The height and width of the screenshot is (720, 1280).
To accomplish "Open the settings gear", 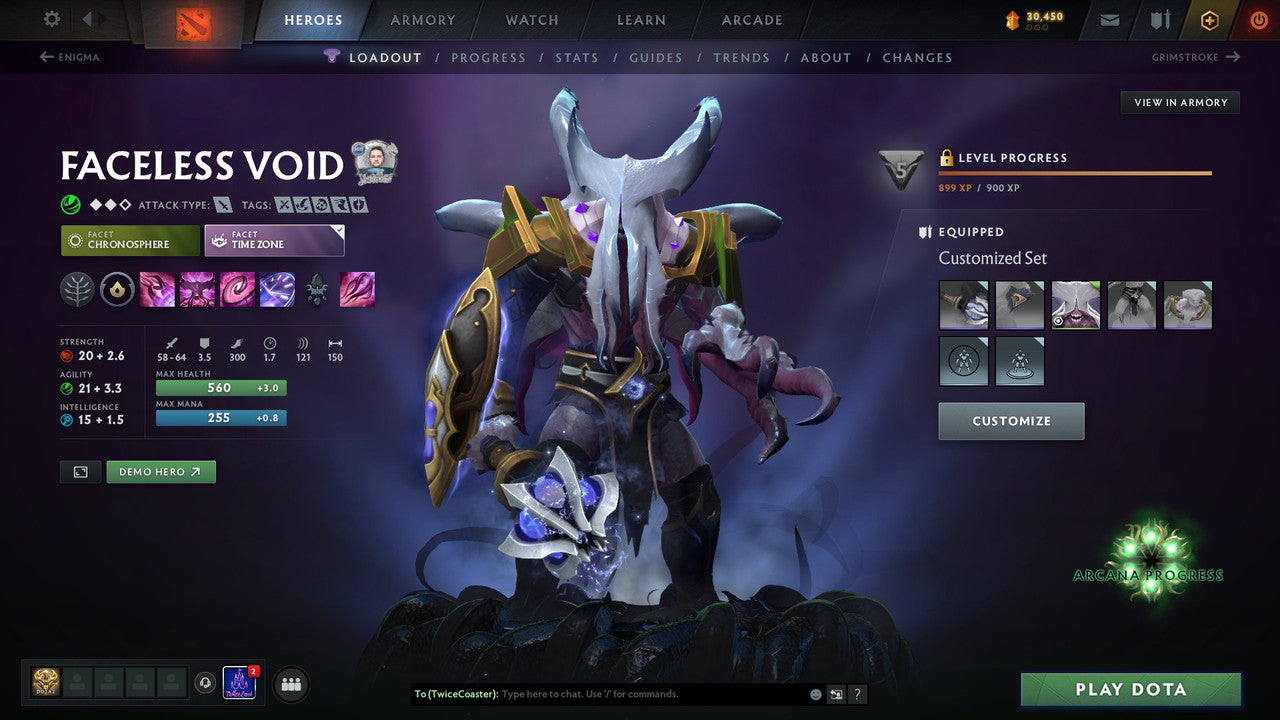I will [x=51, y=18].
